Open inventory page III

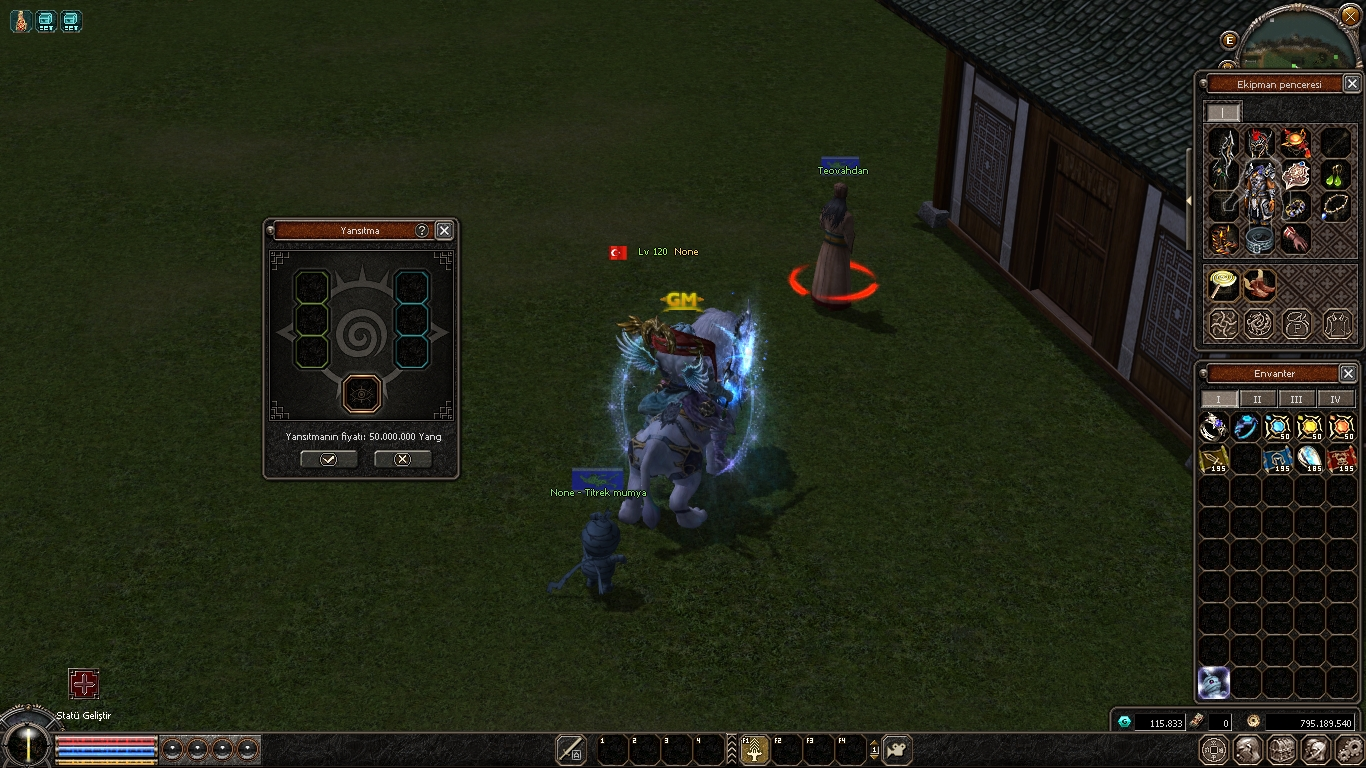tap(1296, 399)
